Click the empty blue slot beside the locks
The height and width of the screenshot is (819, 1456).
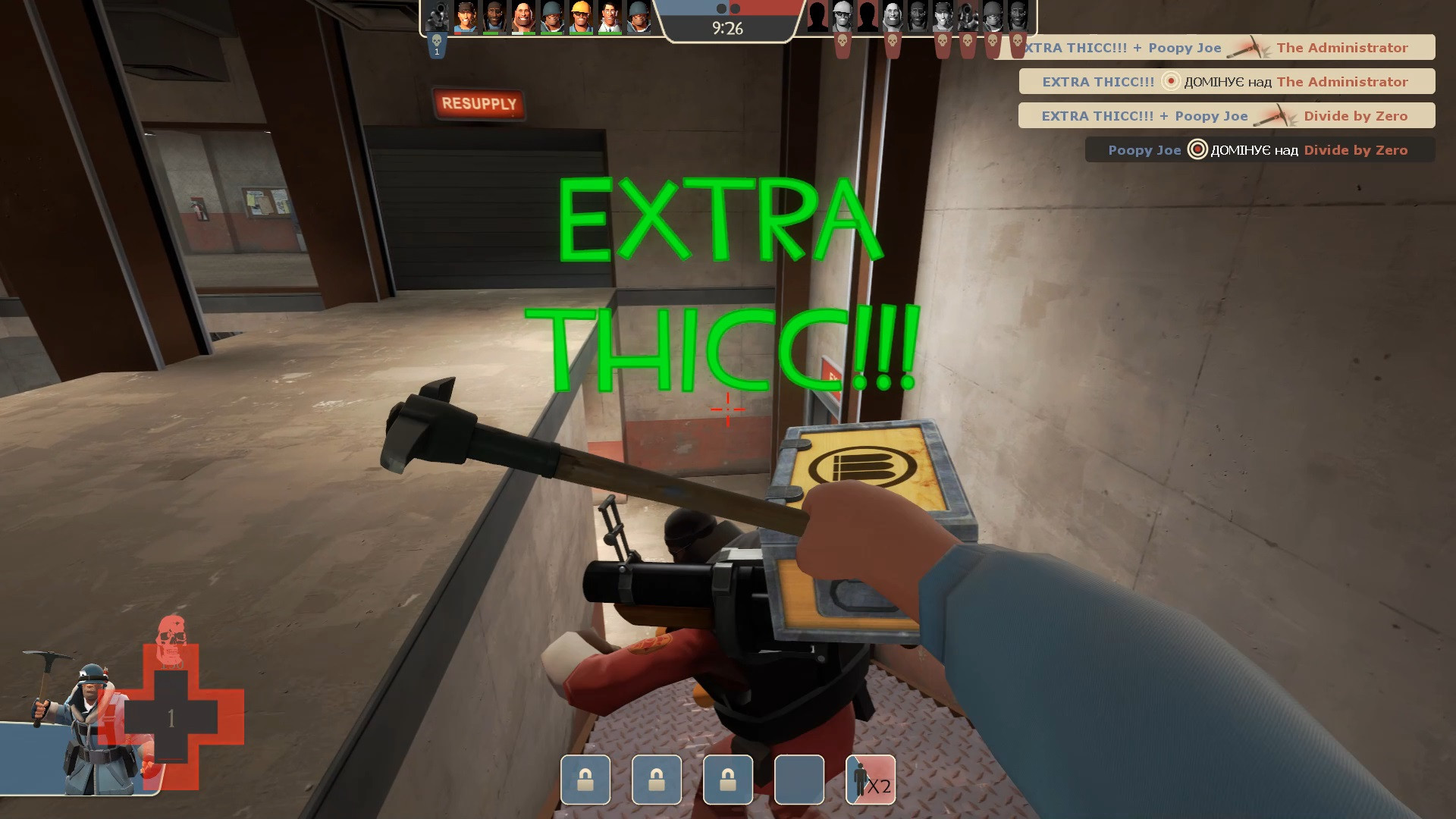point(799,780)
